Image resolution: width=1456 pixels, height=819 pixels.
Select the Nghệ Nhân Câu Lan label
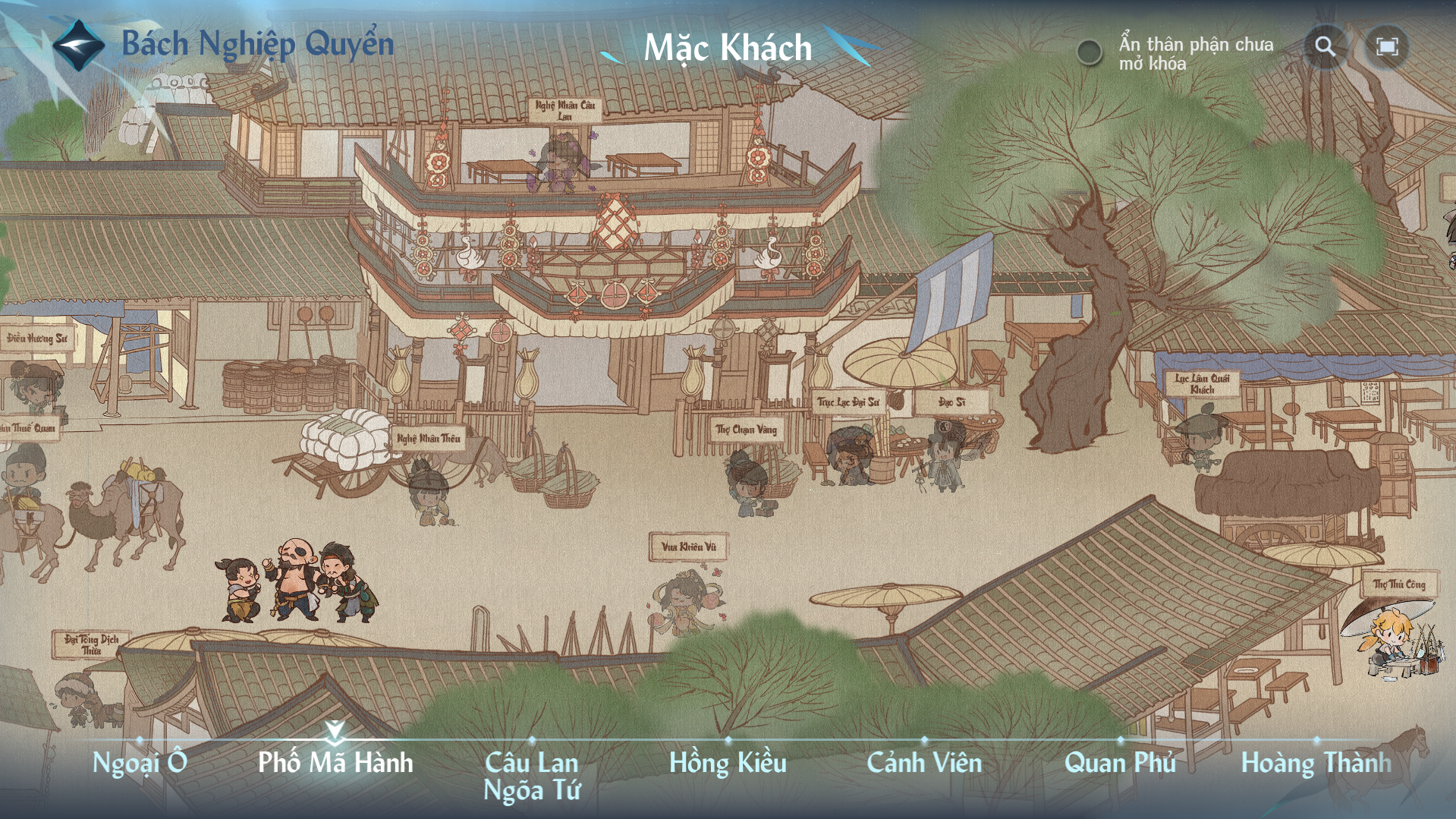(565, 110)
